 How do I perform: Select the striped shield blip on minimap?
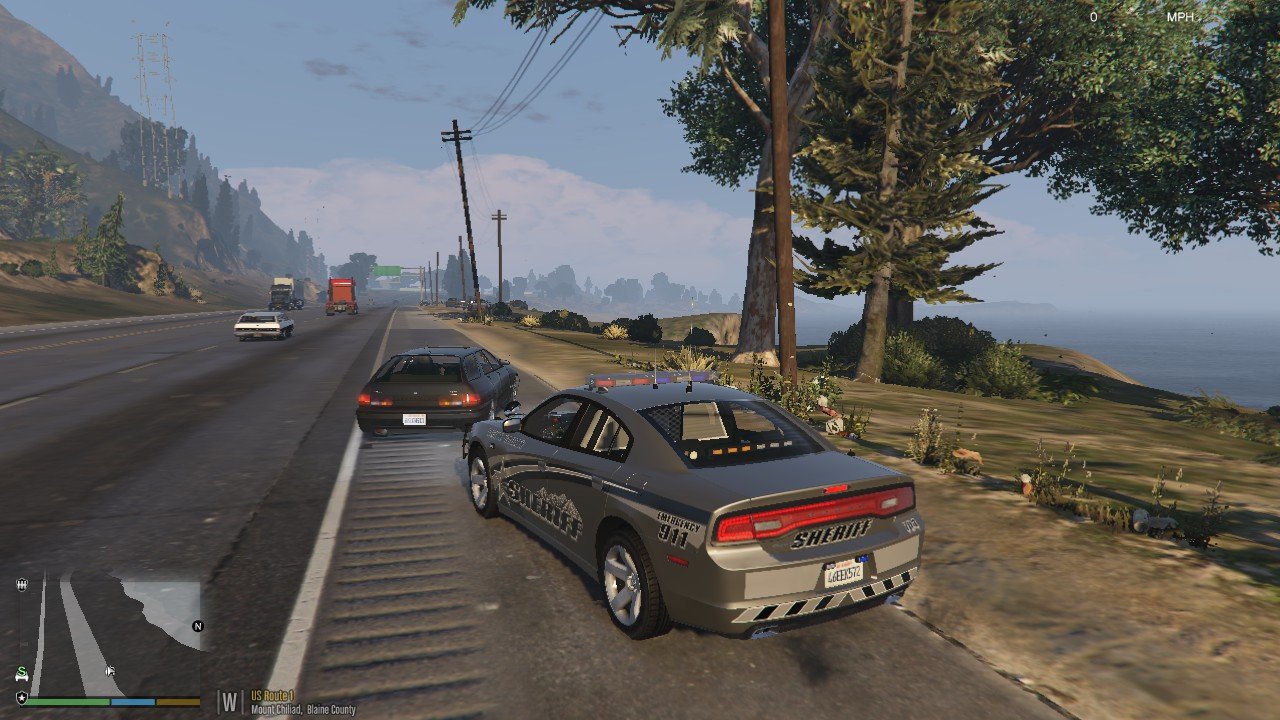[22, 585]
